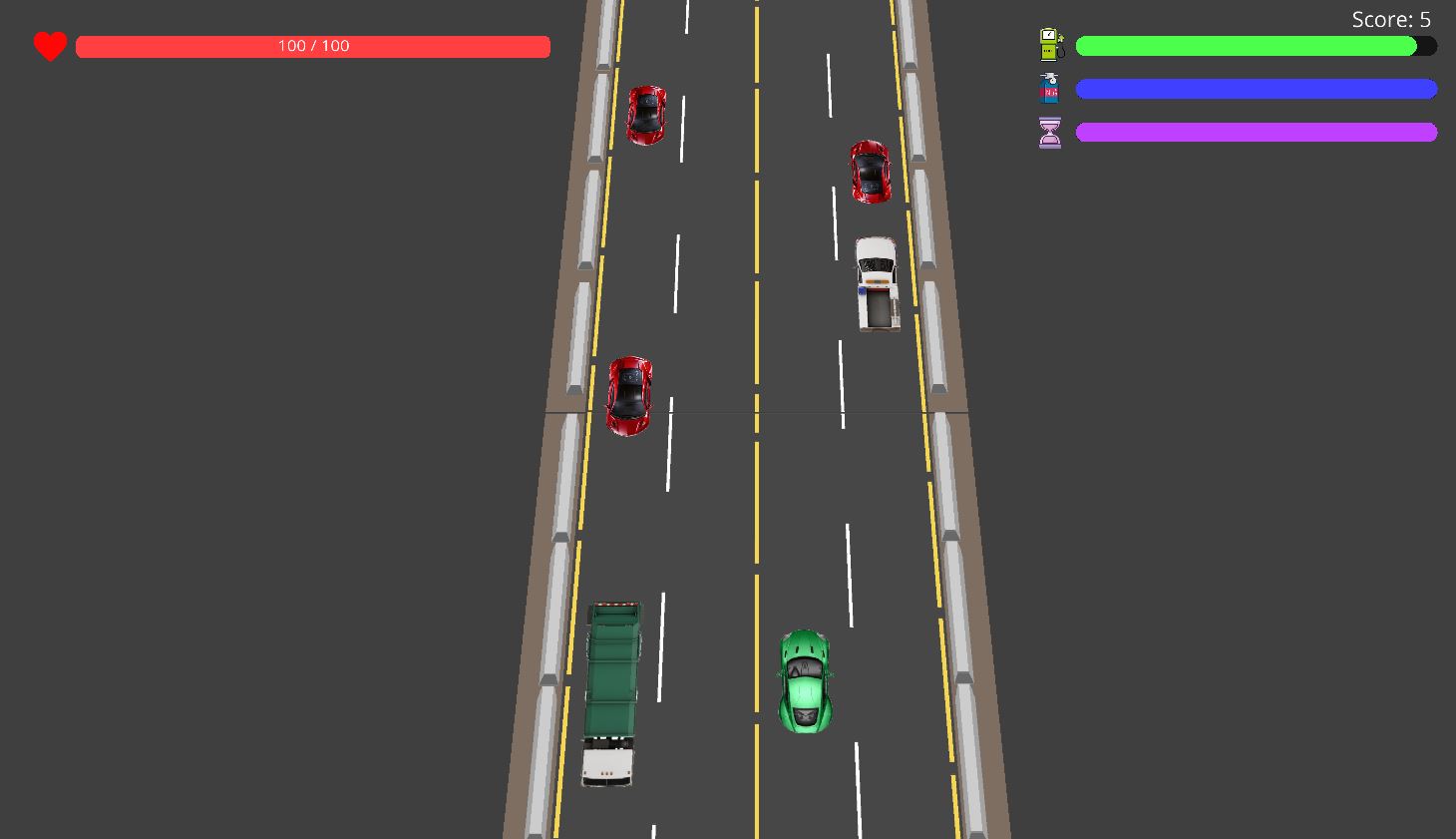Click the black empty portion of fuel bar
Image resolution: width=1456 pixels, height=839 pixels.
pyautogui.click(x=1426, y=46)
